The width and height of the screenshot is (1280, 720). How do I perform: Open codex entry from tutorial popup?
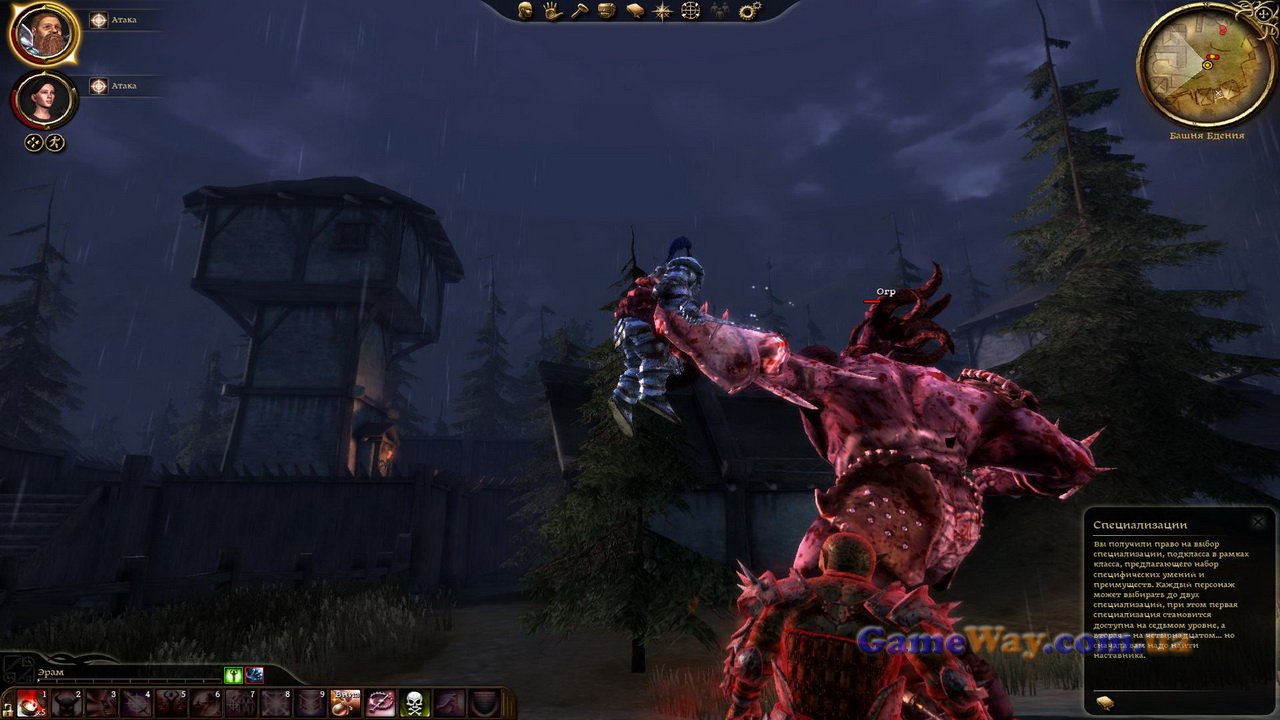pyautogui.click(x=1105, y=702)
